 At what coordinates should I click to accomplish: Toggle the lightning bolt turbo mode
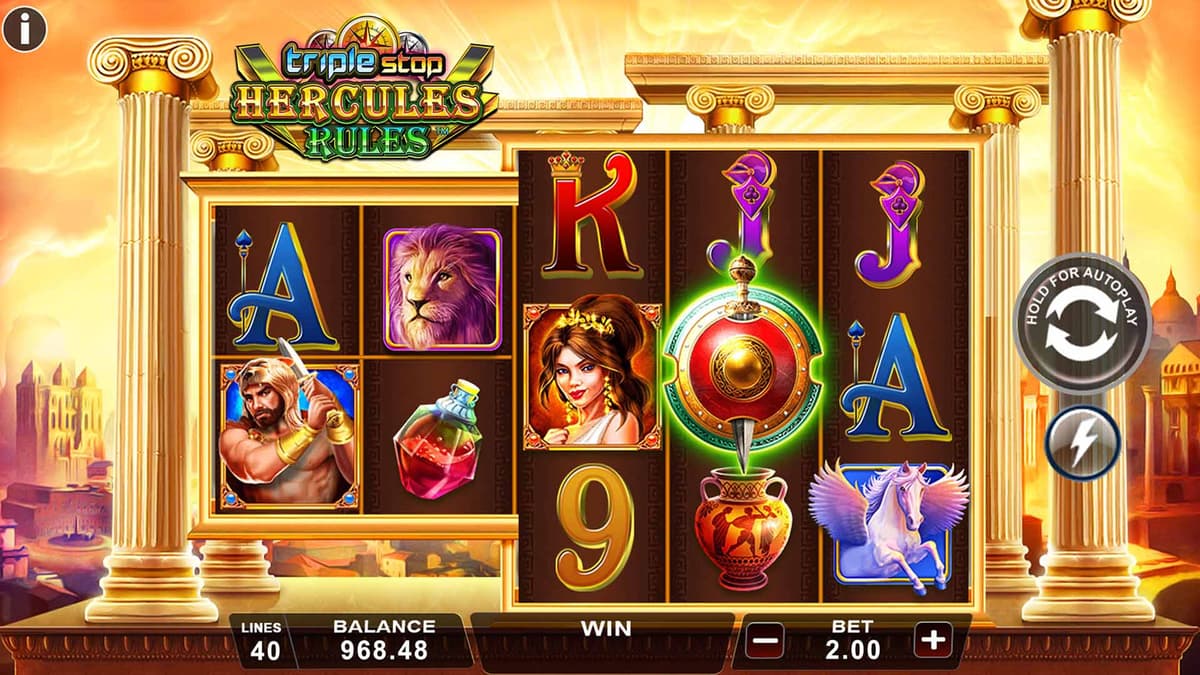[x=1083, y=442]
